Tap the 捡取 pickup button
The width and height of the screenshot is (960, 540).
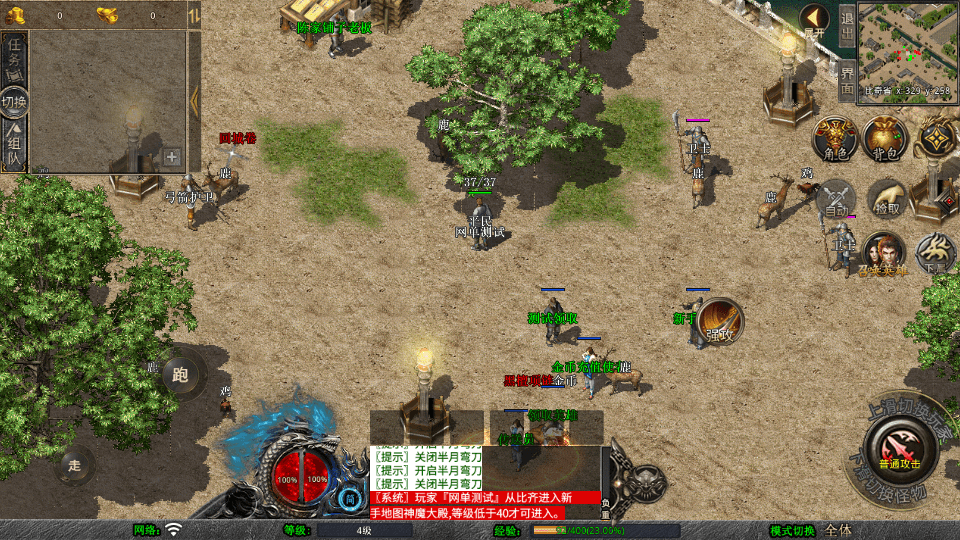(886, 198)
